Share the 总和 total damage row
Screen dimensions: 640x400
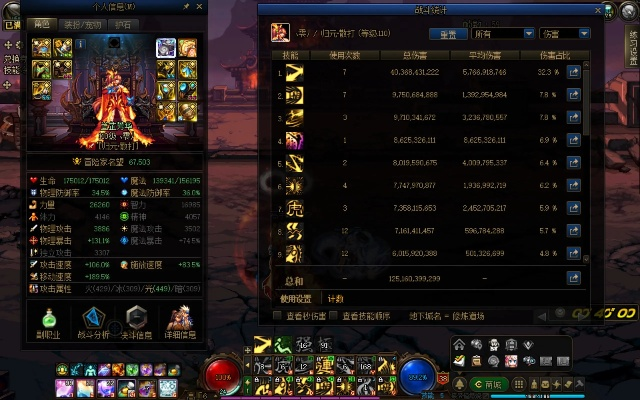pyautogui.click(x=574, y=277)
